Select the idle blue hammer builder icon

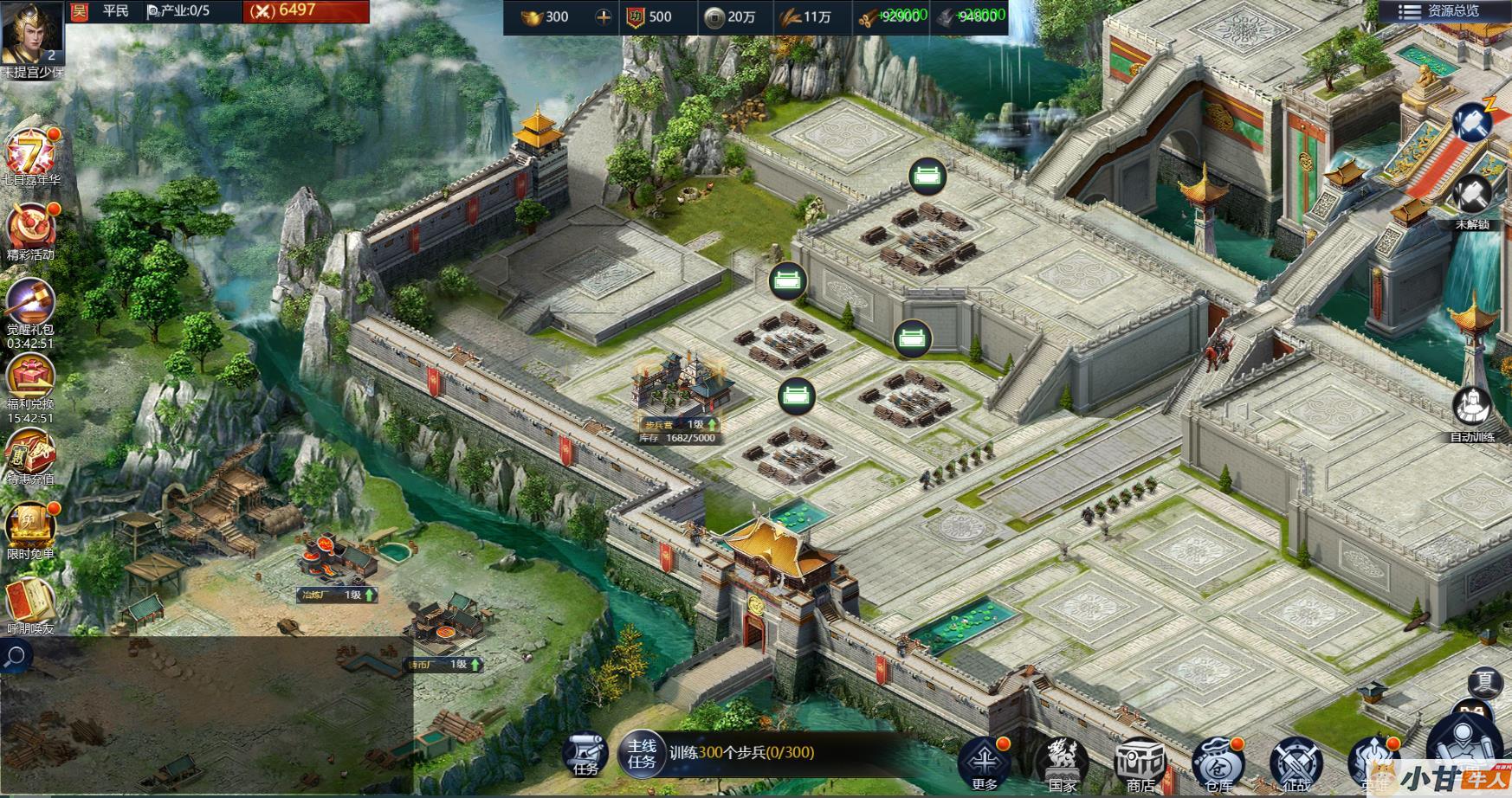tap(1471, 123)
